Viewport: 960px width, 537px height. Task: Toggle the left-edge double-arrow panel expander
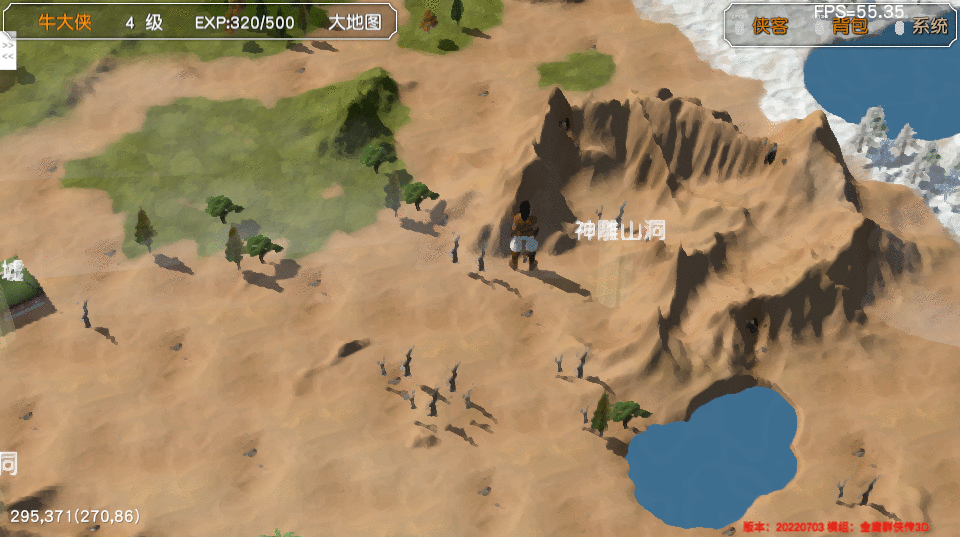pyautogui.click(x=8, y=51)
